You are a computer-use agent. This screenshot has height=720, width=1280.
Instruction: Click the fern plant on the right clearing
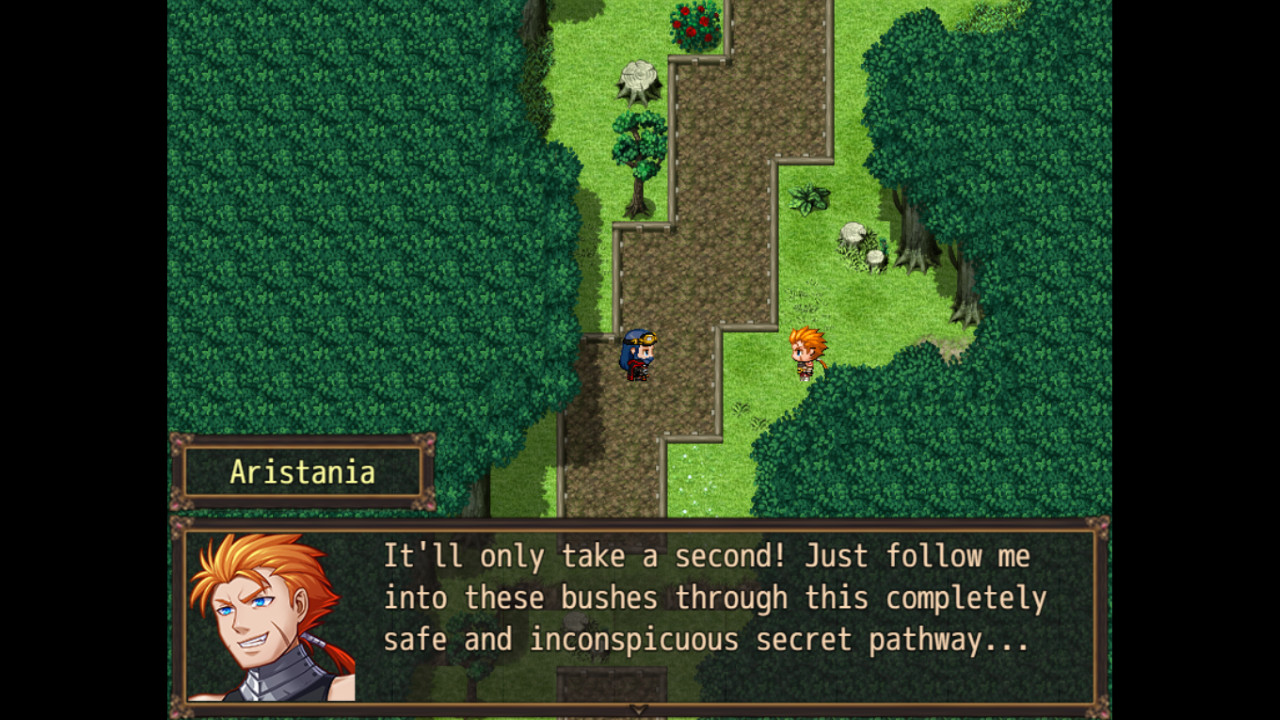[806, 196]
